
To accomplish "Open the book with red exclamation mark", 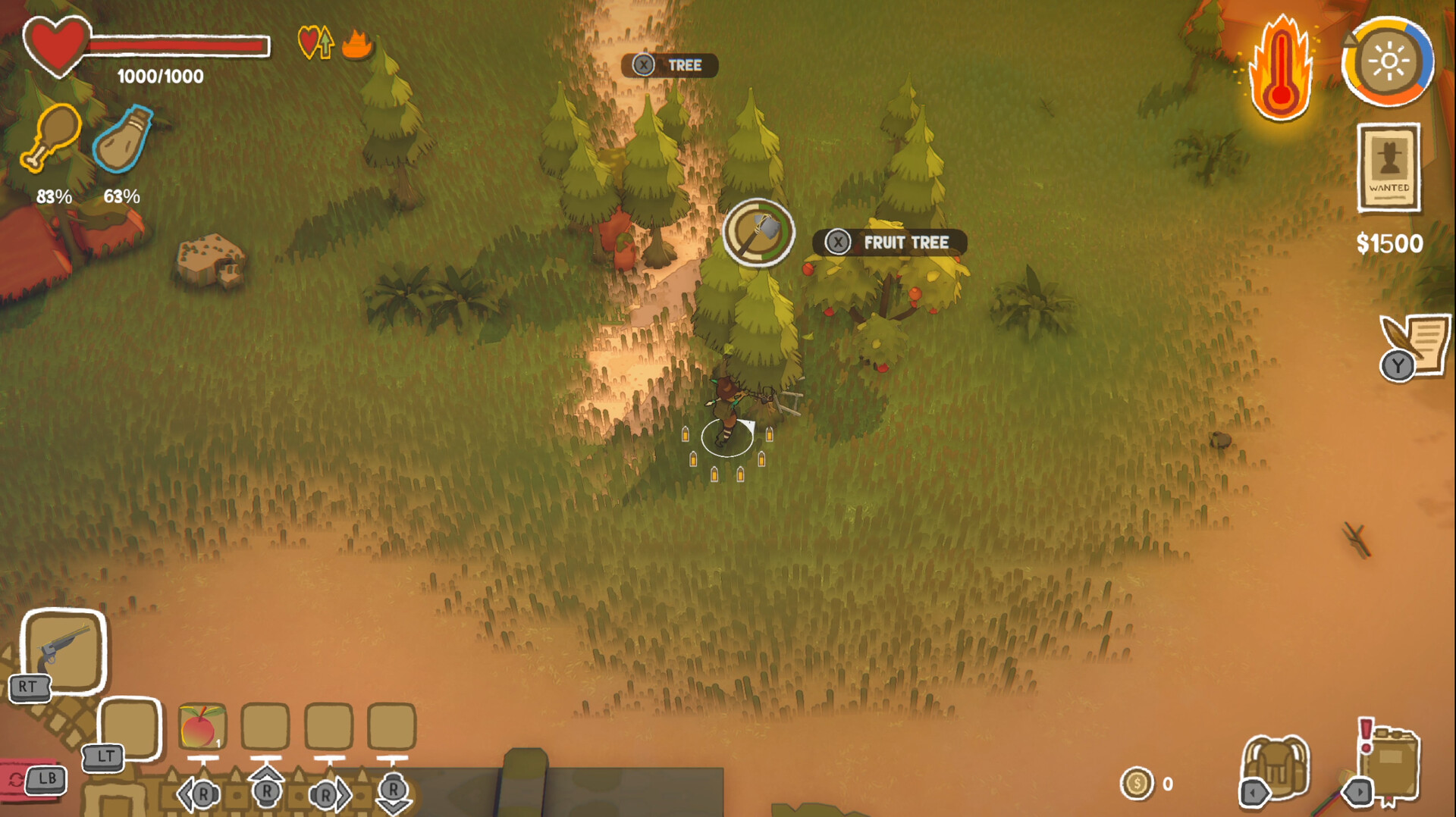I will tap(1392, 762).
